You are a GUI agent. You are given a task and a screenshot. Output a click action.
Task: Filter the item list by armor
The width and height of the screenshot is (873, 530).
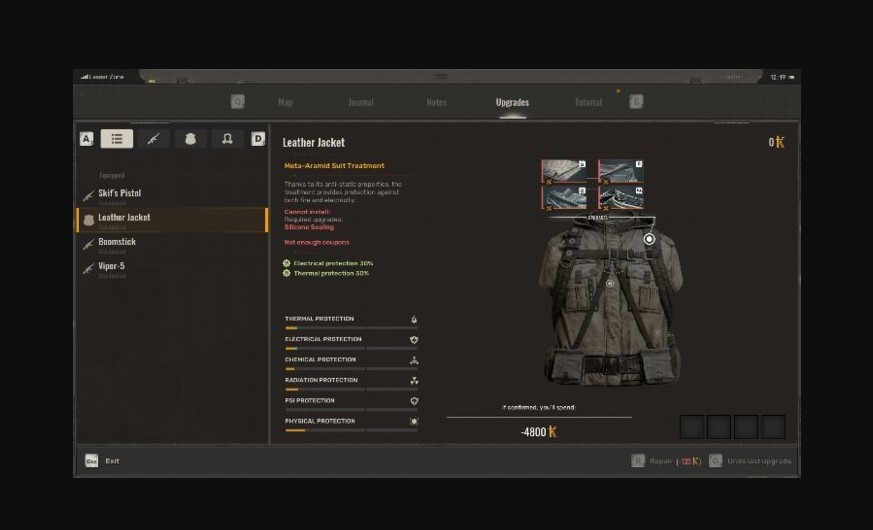pos(191,139)
